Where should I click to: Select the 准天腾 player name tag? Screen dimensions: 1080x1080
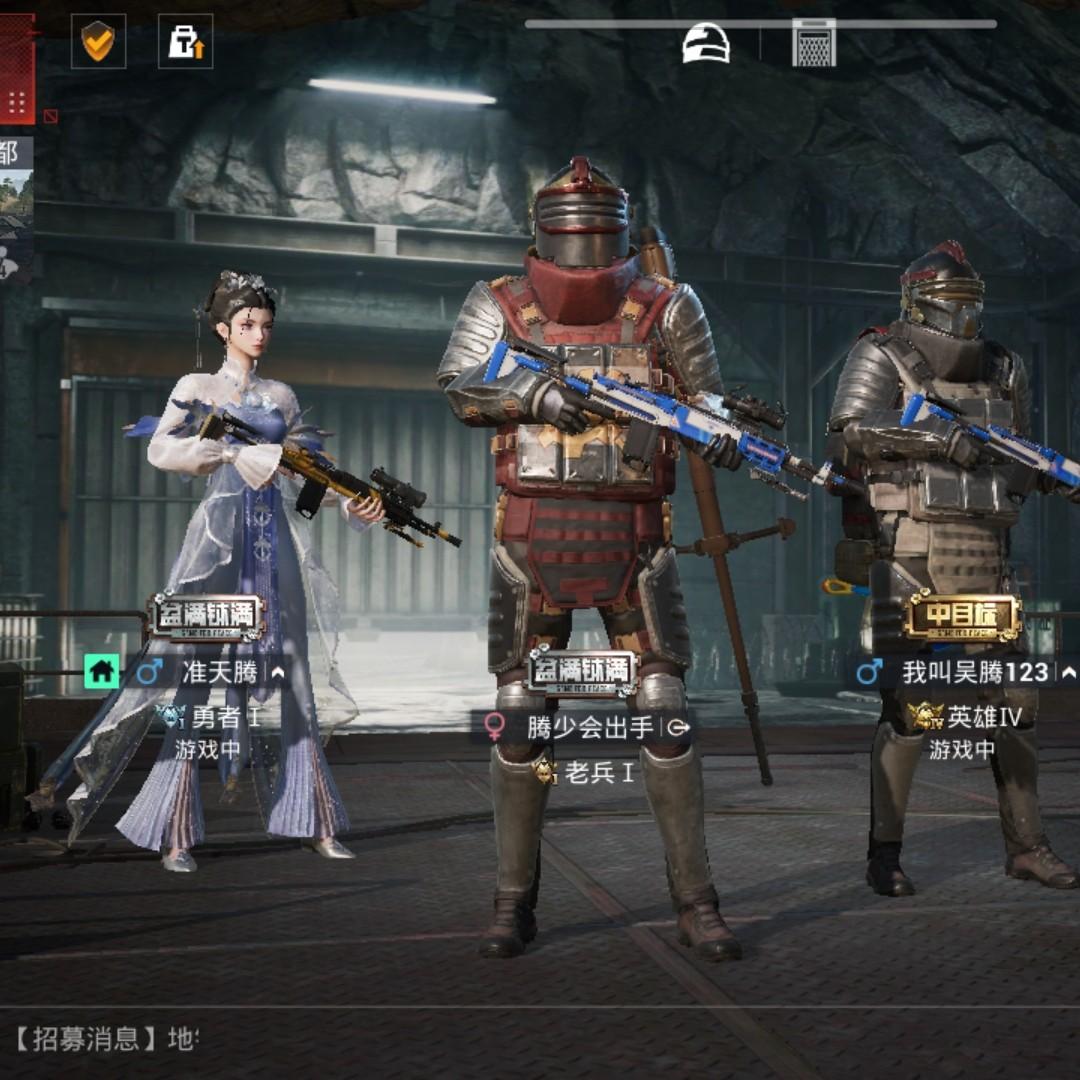point(220,672)
